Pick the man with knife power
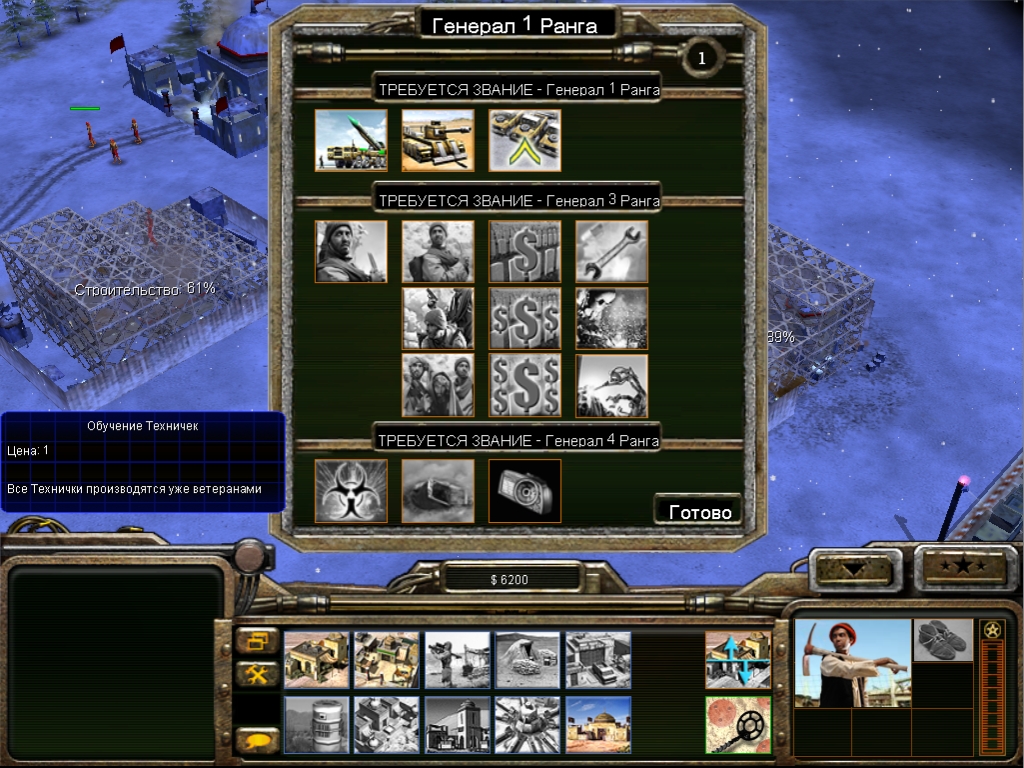The width and height of the screenshot is (1024, 768). click(x=351, y=251)
